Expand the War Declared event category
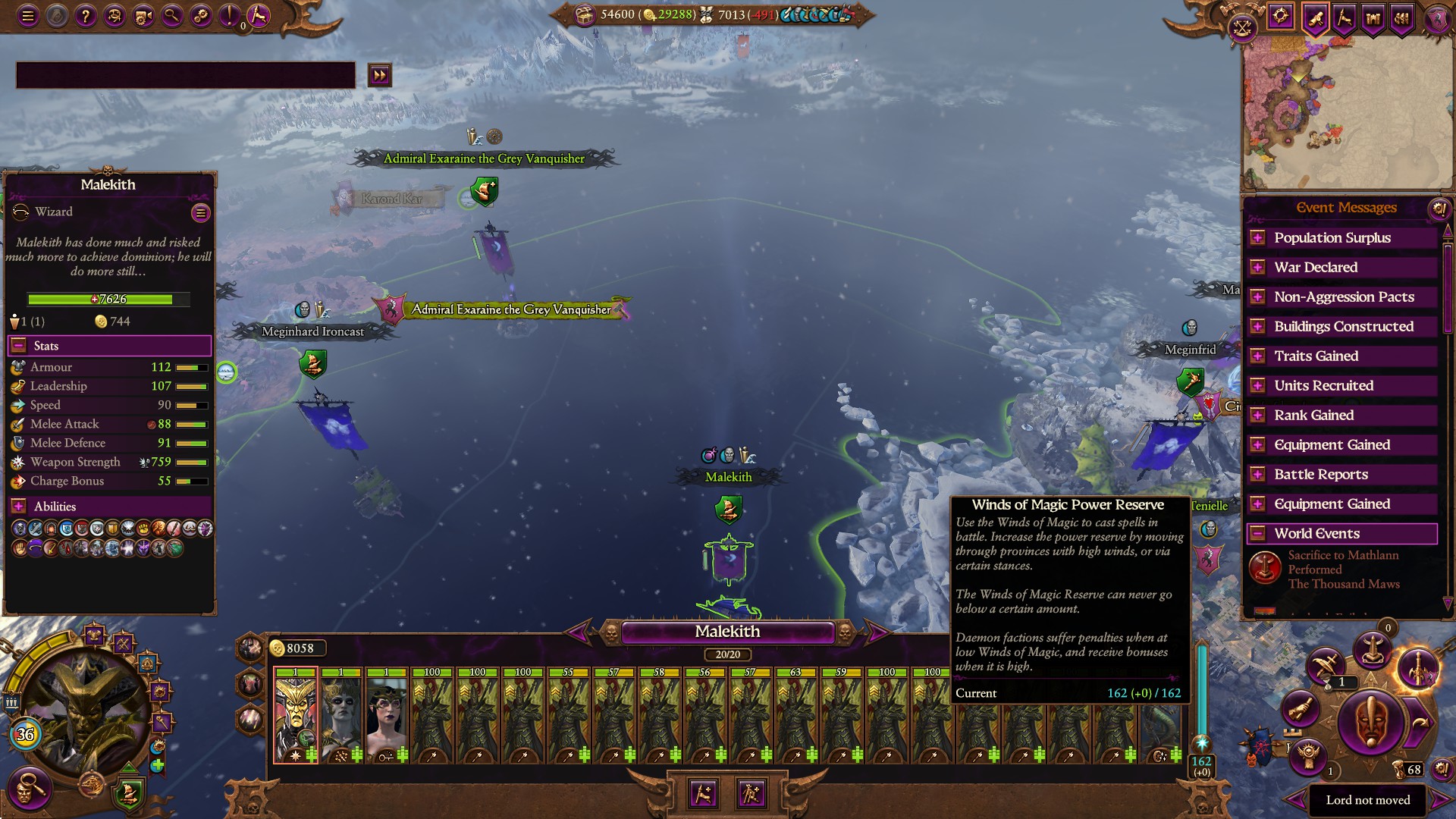 (1257, 267)
